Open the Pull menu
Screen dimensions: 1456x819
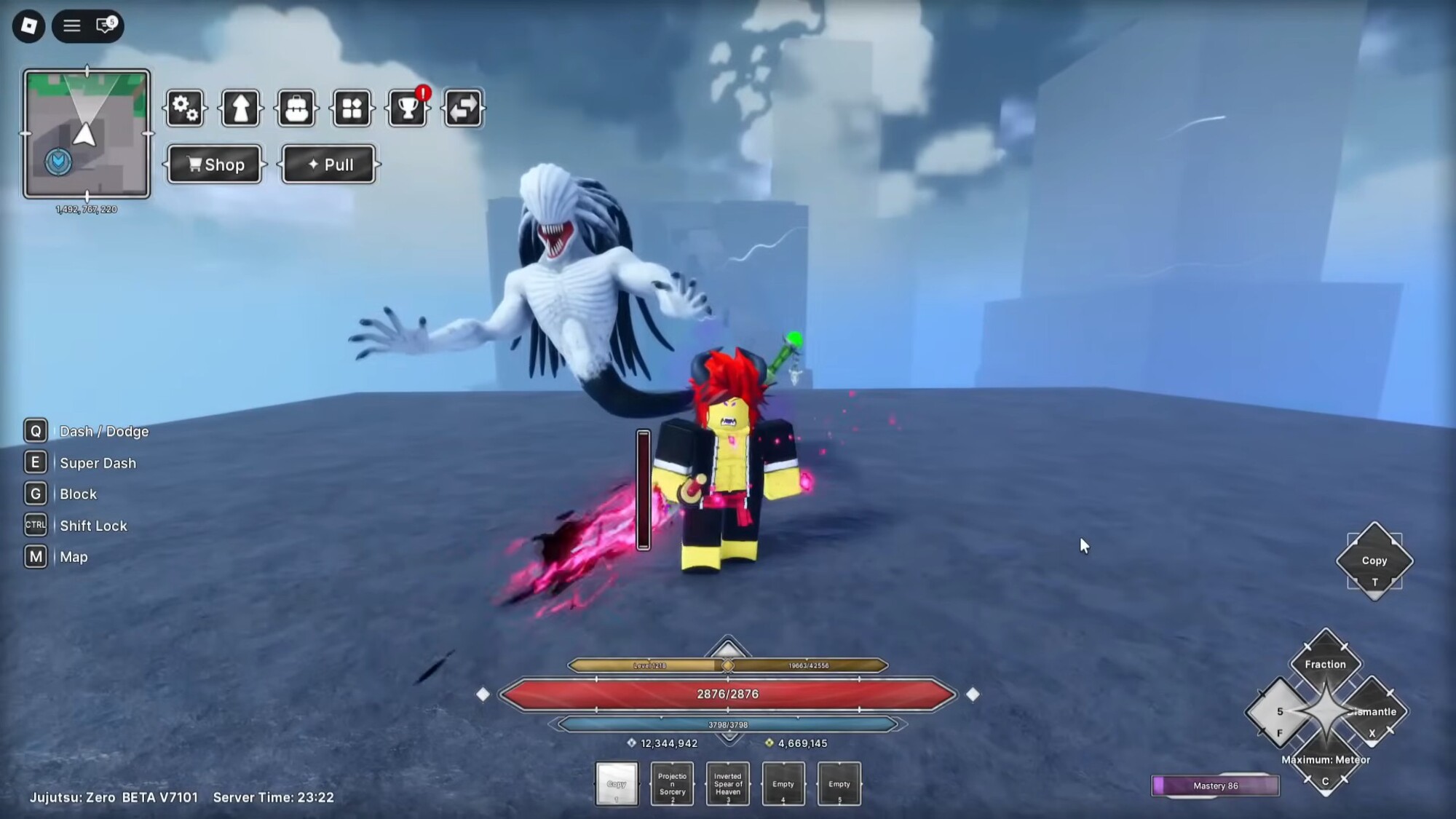(329, 165)
